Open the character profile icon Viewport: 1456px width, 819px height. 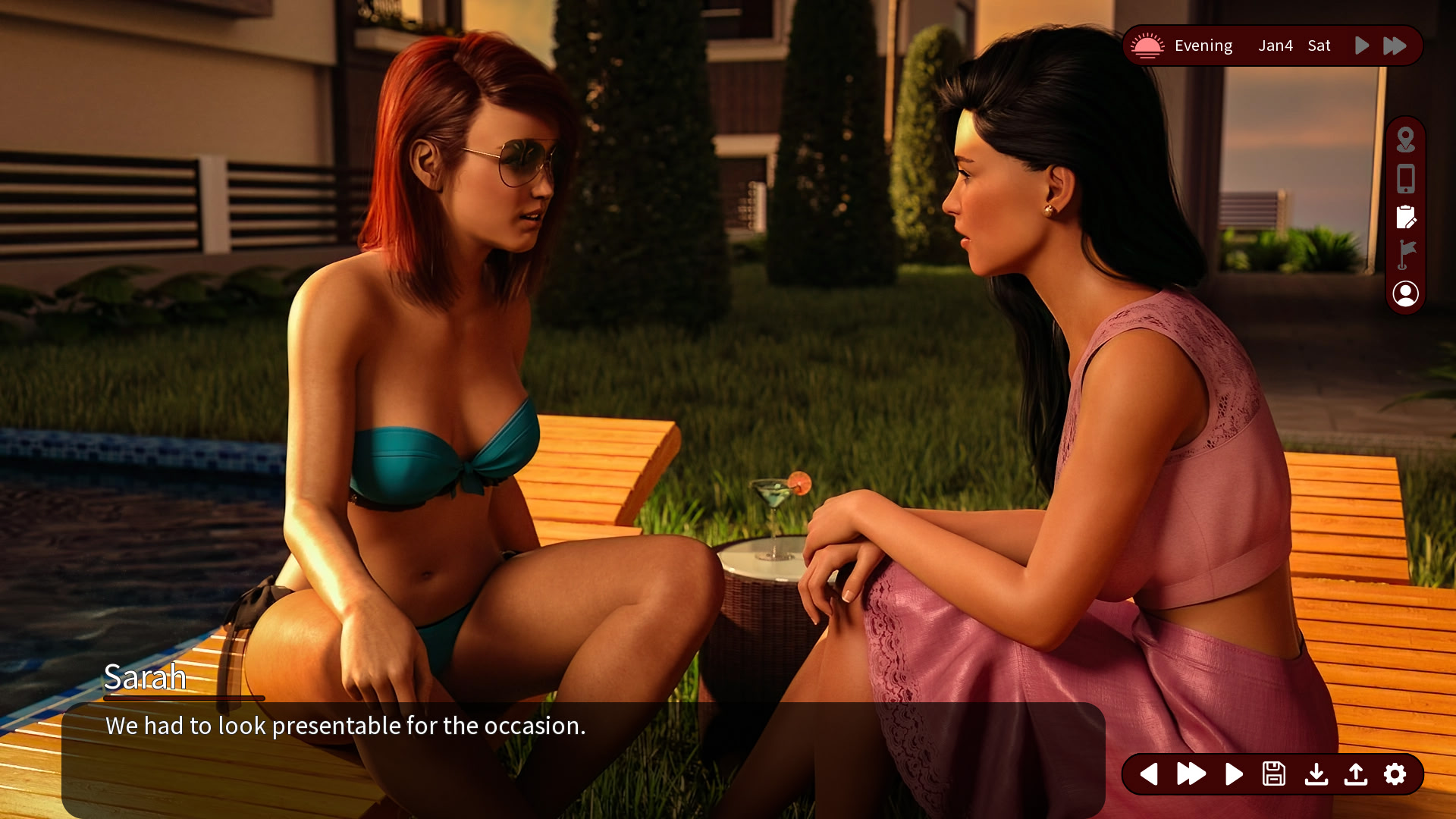(1405, 293)
